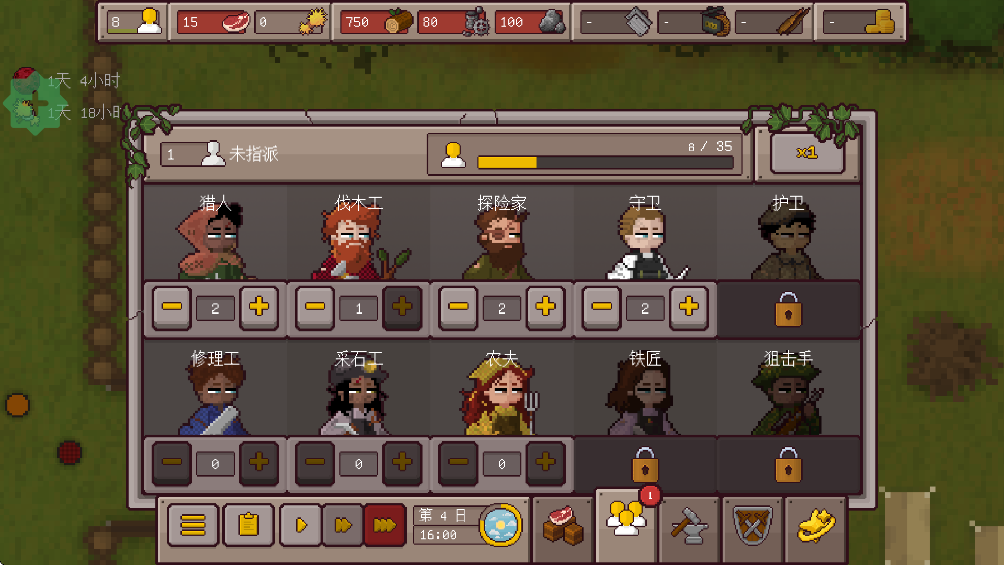Open the resources storage tab with meat crates
This screenshot has height=565, width=1004.
563,525
